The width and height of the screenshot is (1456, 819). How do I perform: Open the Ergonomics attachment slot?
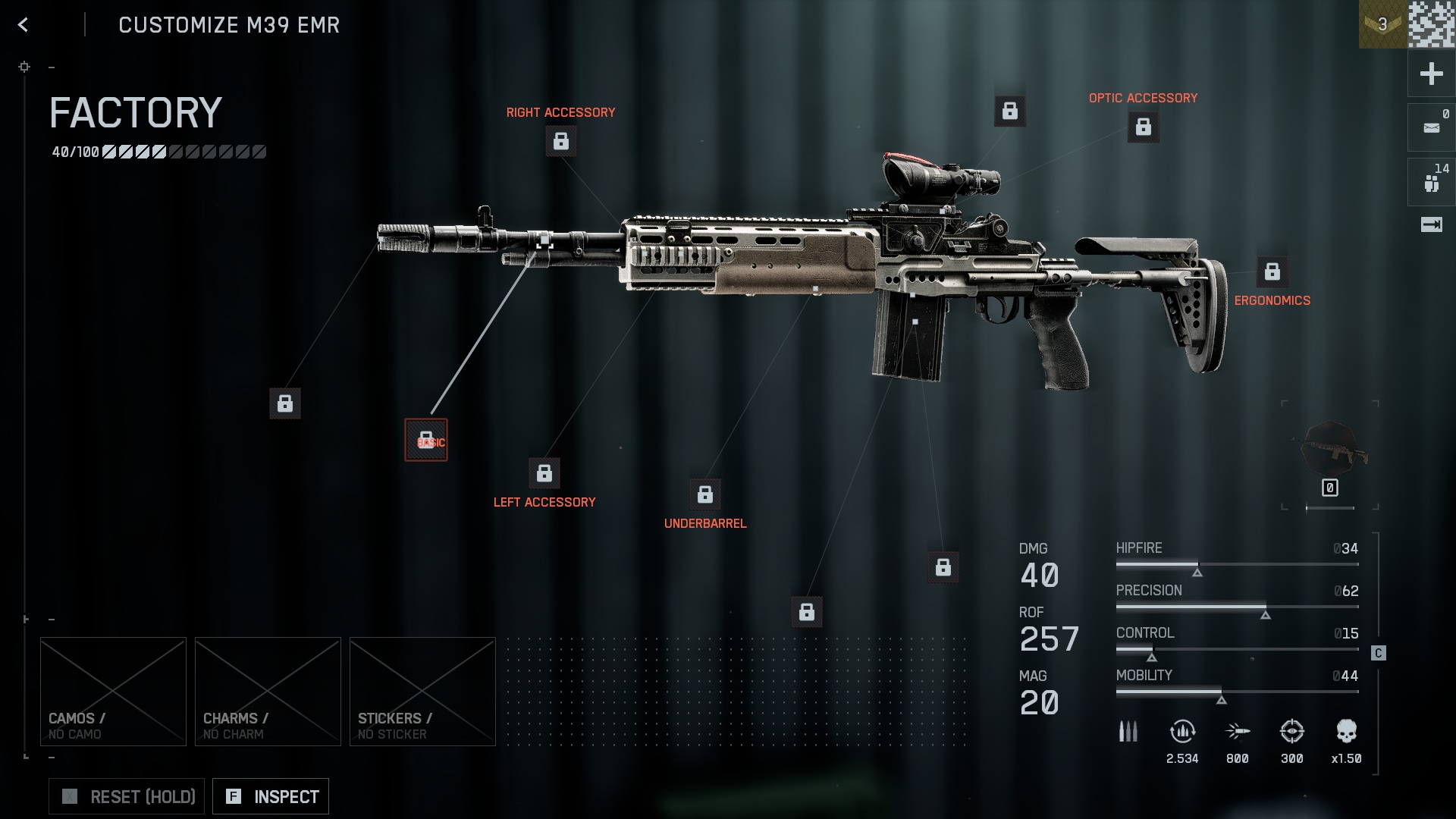pos(1272,271)
